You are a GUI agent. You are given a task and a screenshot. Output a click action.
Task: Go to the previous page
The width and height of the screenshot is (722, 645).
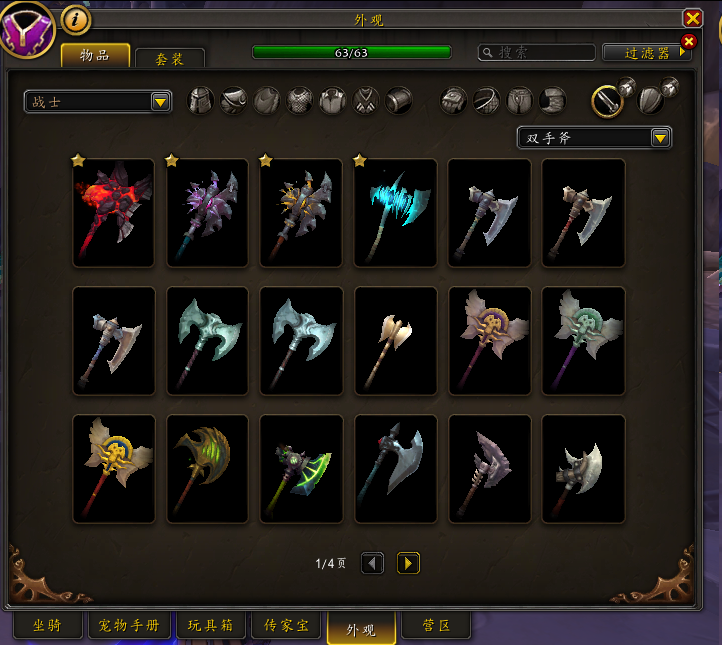point(372,563)
